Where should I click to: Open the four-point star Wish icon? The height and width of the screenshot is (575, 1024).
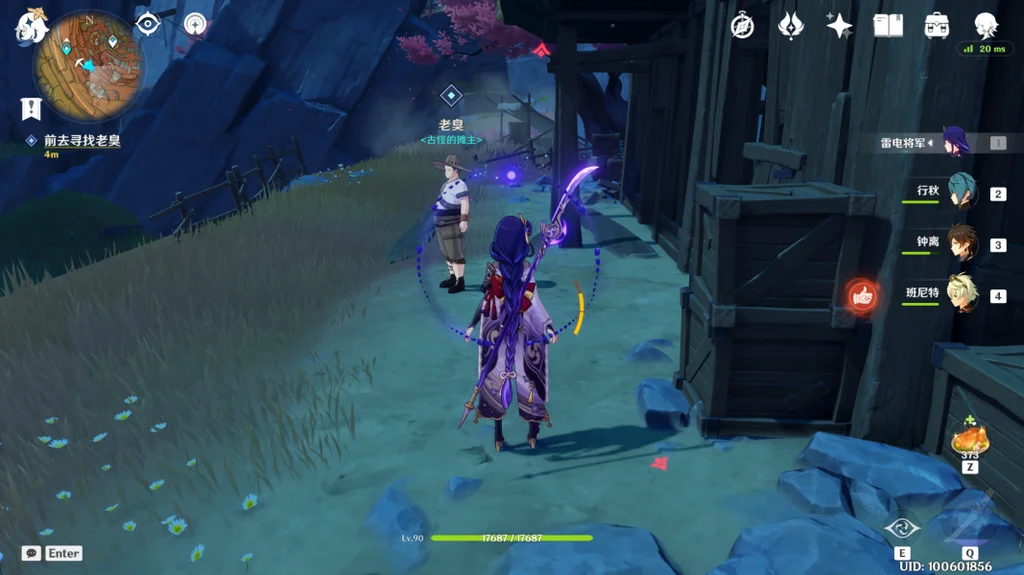point(839,26)
